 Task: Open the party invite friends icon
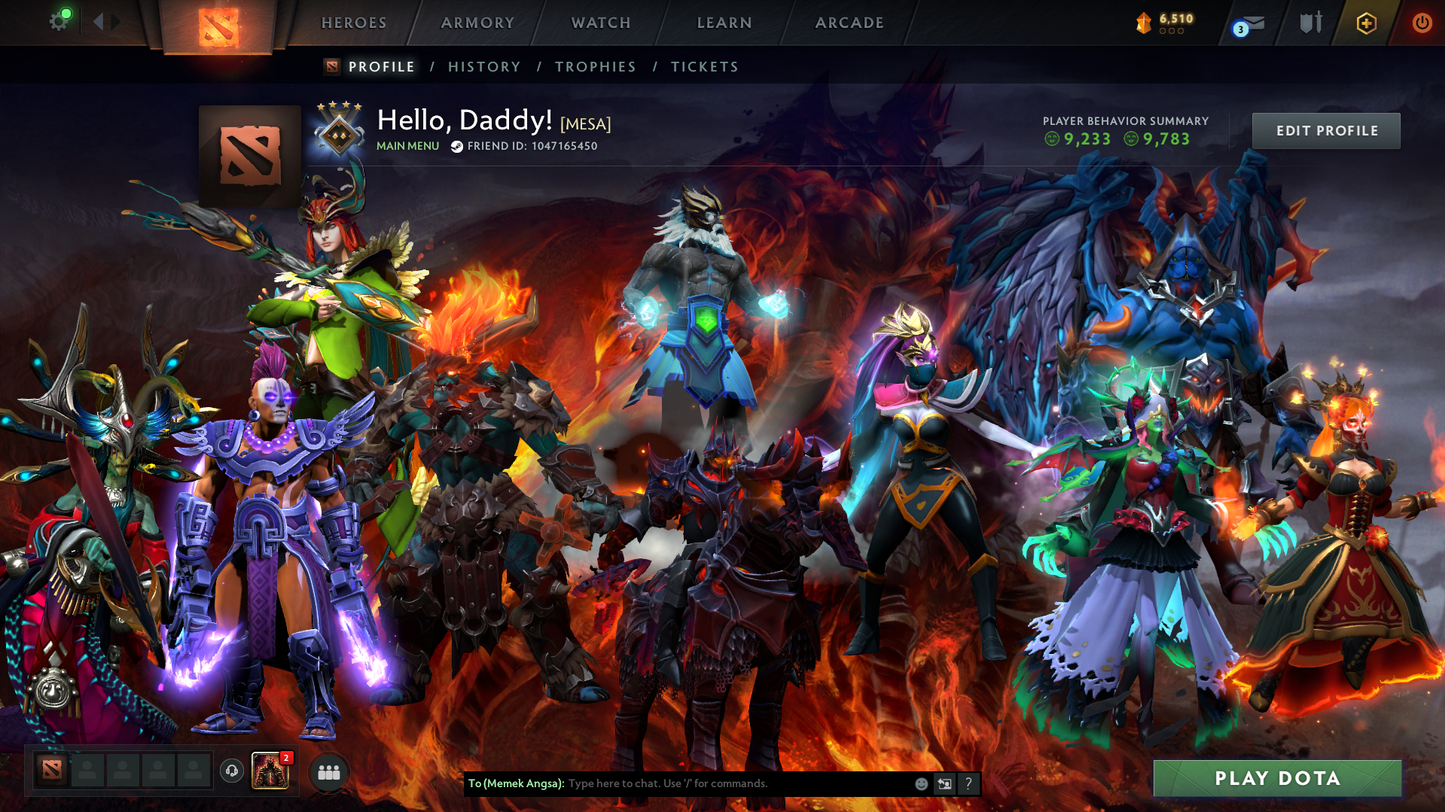coord(328,772)
